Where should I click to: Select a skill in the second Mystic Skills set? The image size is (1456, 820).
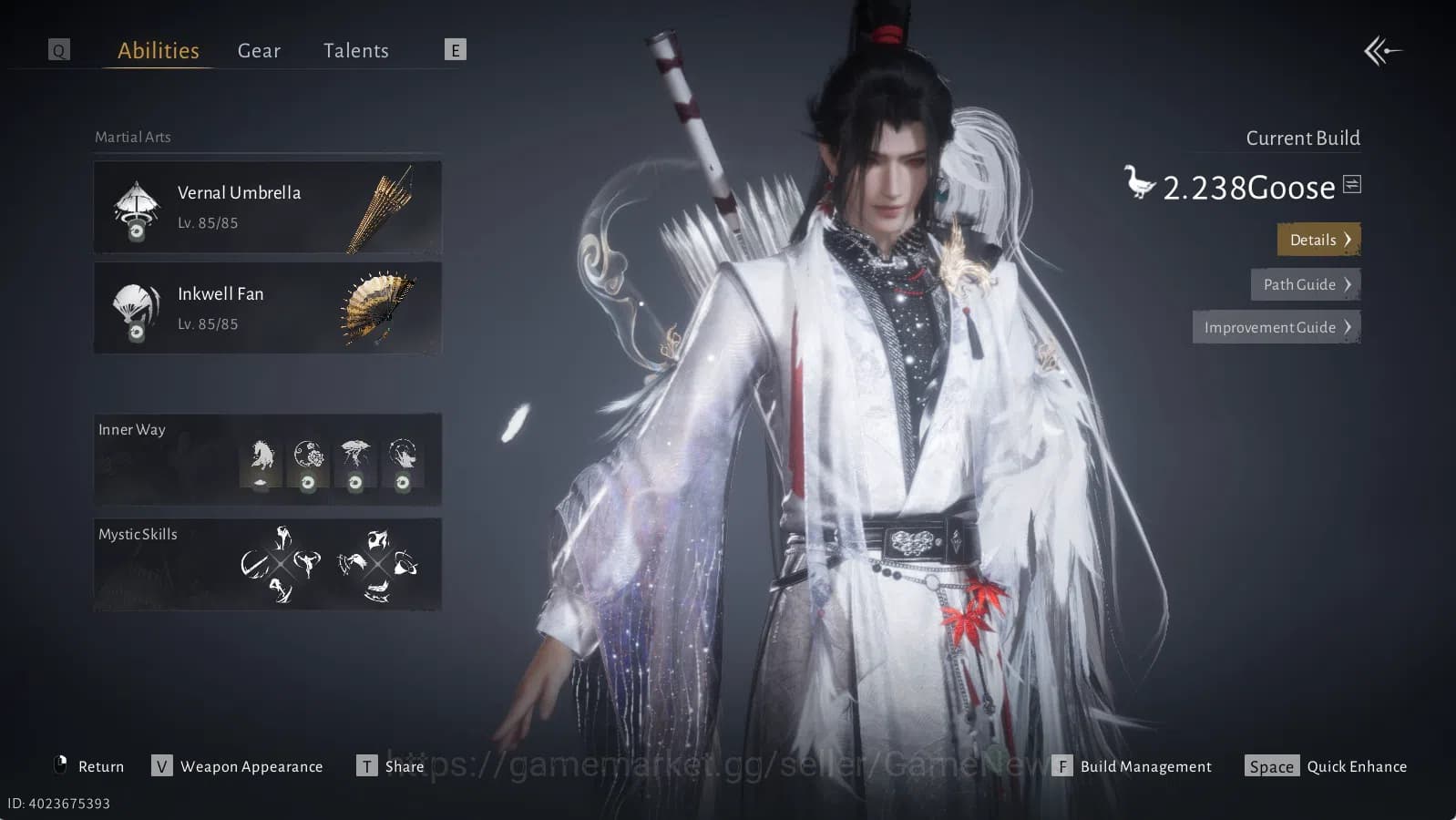(378, 562)
